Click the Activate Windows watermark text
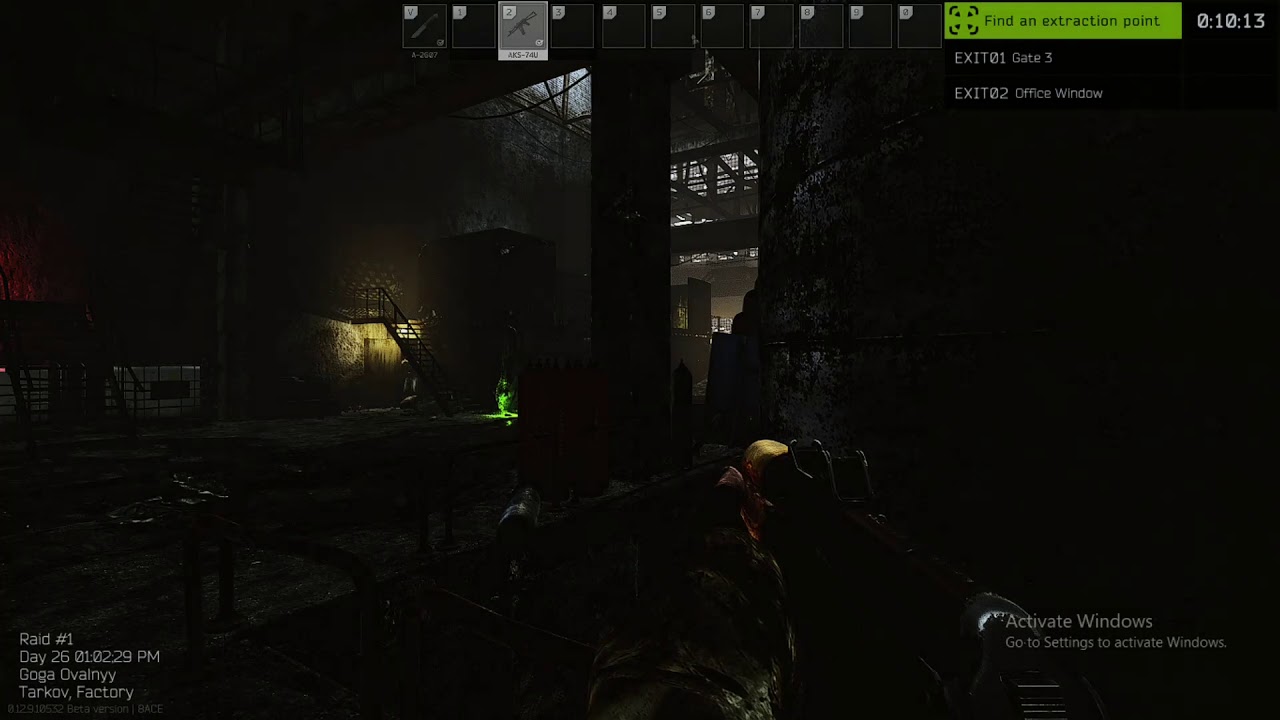This screenshot has height=720, width=1280. pos(1078,621)
